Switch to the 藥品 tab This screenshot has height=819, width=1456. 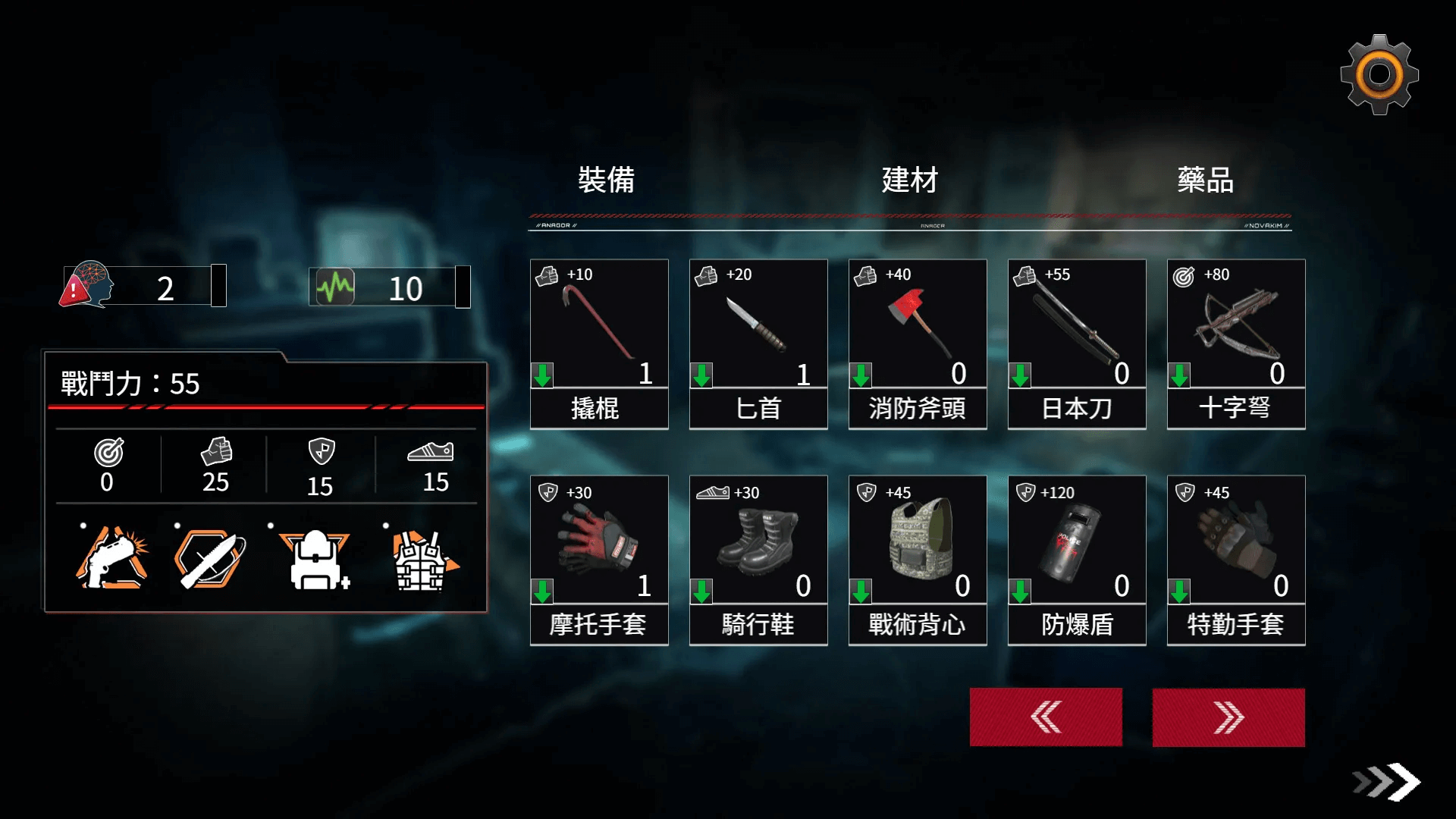1209,180
